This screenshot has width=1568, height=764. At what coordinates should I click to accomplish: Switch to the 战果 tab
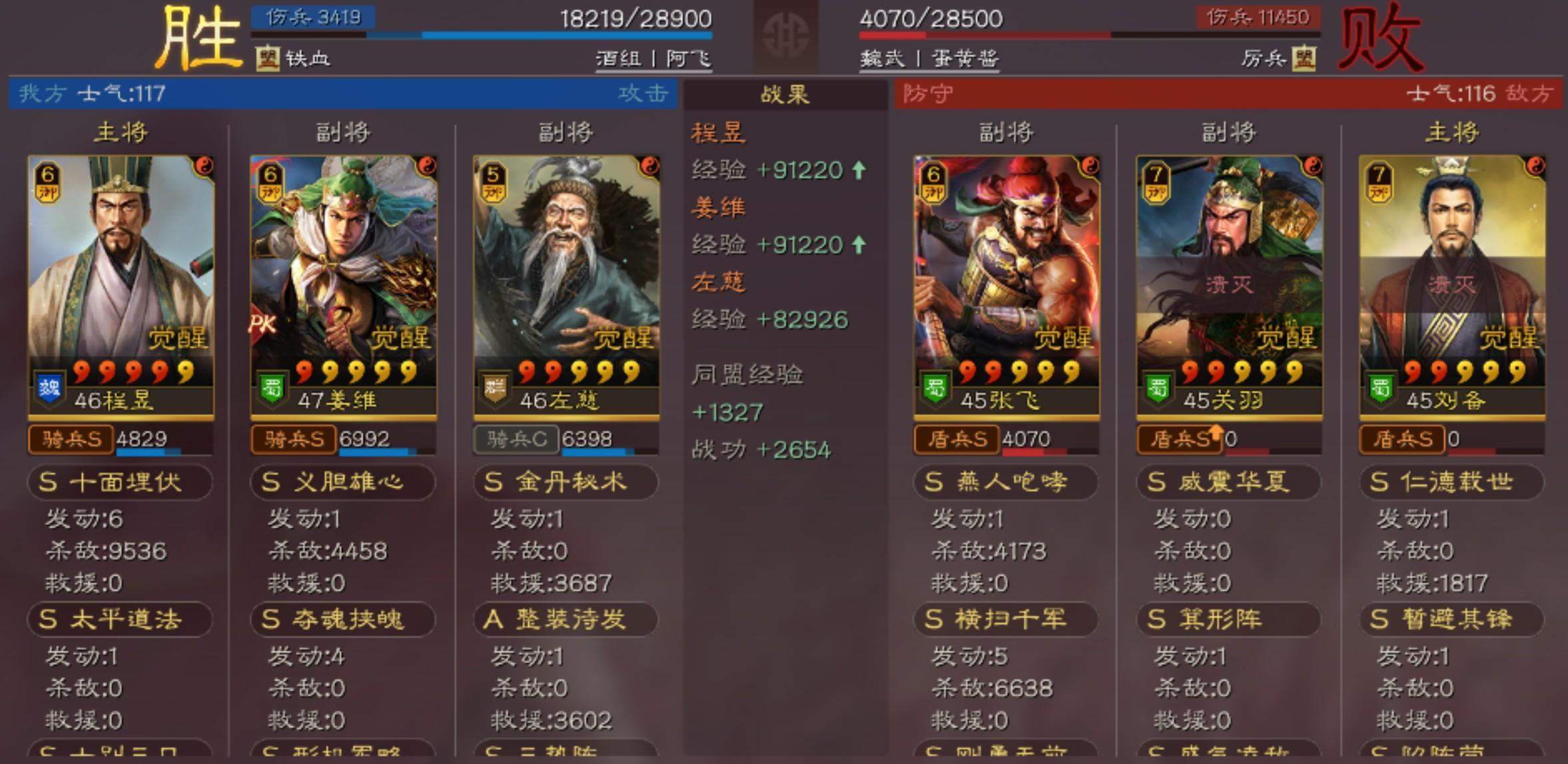point(785,95)
